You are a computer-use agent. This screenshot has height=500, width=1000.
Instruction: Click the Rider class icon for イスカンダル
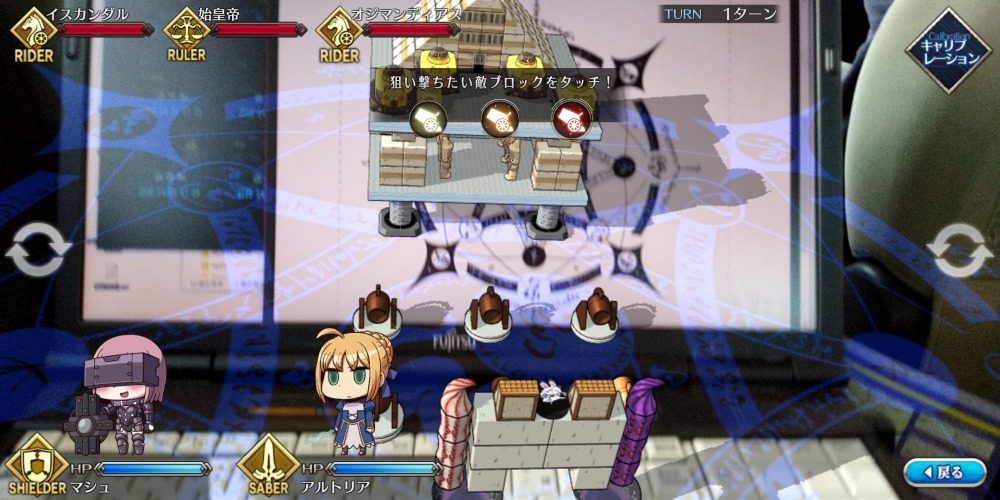[34, 29]
